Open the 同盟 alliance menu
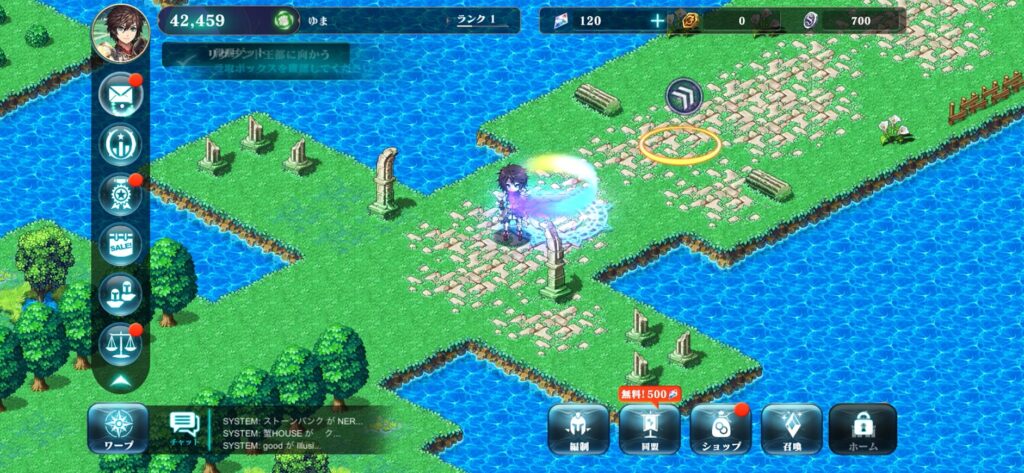Image resolution: width=1024 pixels, height=473 pixels. [649, 430]
